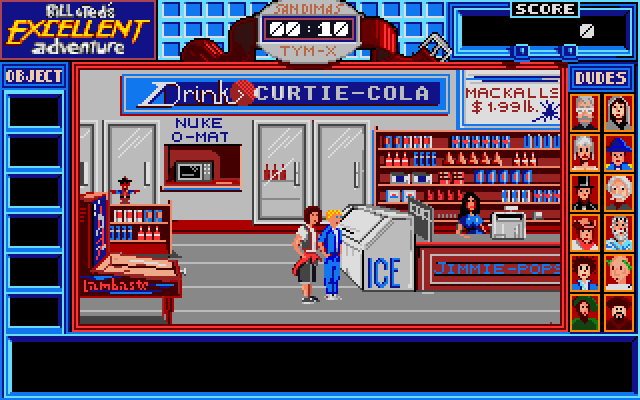Select the Beethoven portrait with wild gray hair

coord(585,152)
